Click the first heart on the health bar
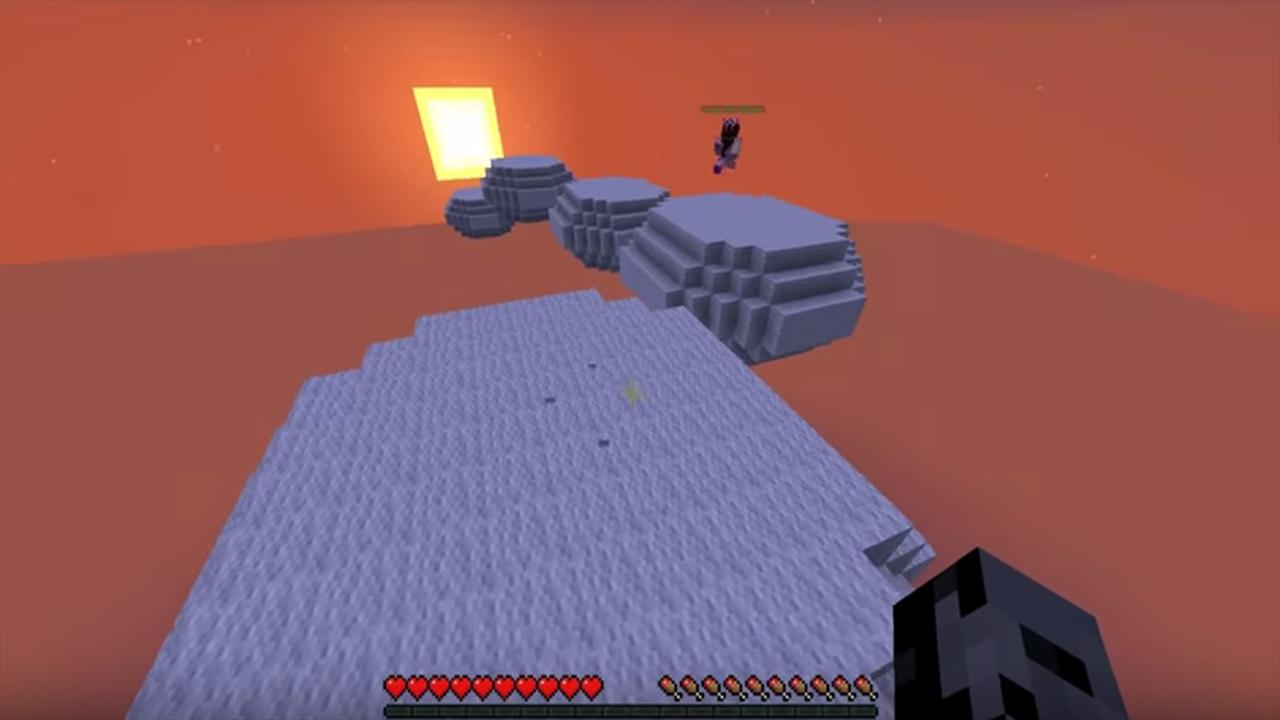Viewport: 1280px width, 720px height. [x=393, y=687]
